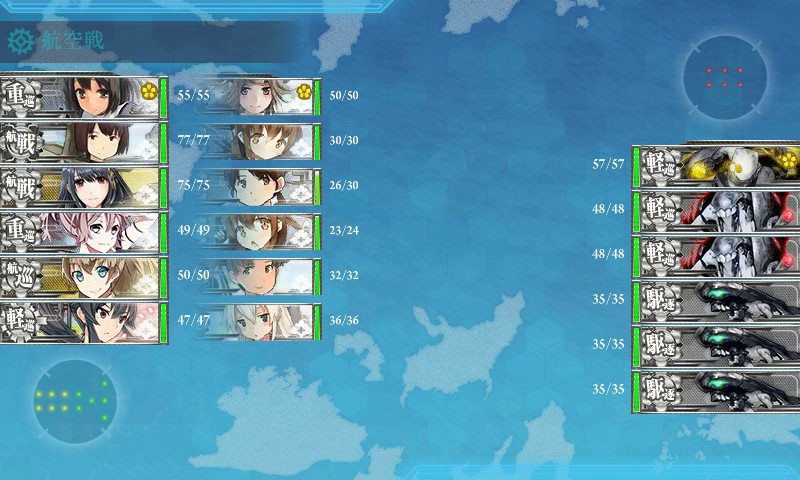This screenshot has height=480, width=800.
Task: Click the friendly formation radar with green dots
Action: pos(74,401)
